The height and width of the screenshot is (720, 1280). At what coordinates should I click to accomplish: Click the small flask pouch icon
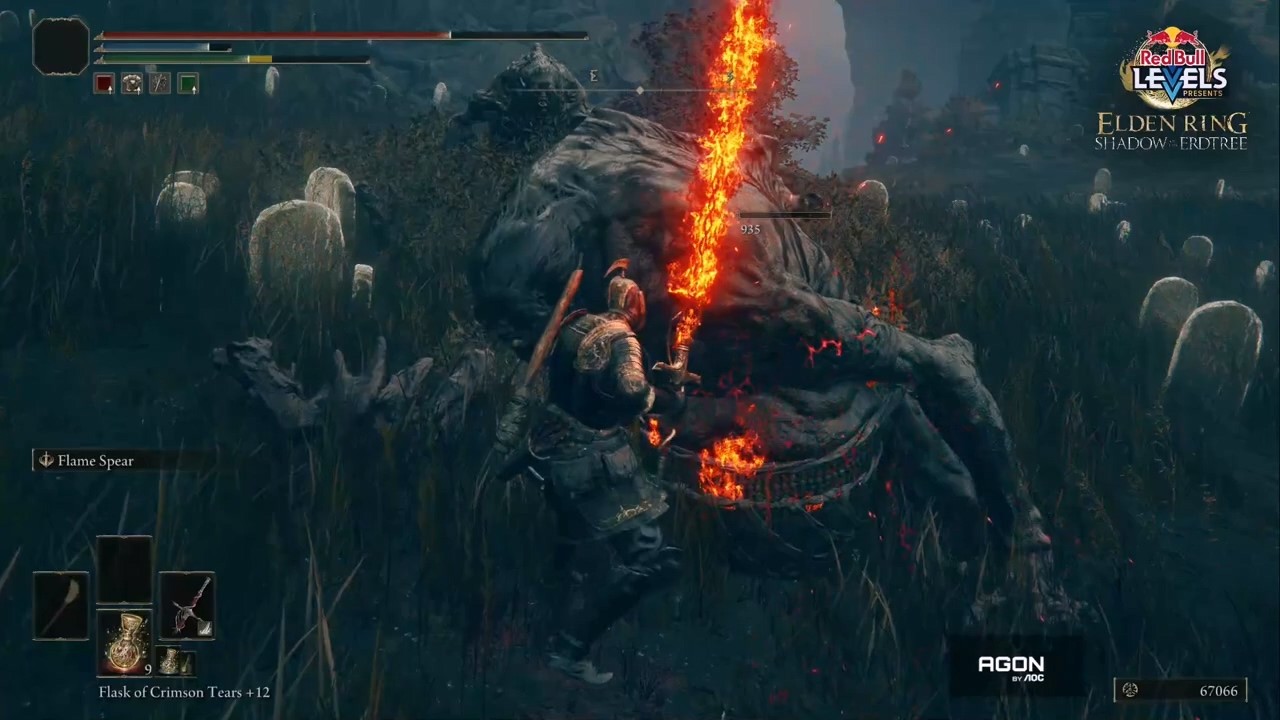[x=175, y=661]
